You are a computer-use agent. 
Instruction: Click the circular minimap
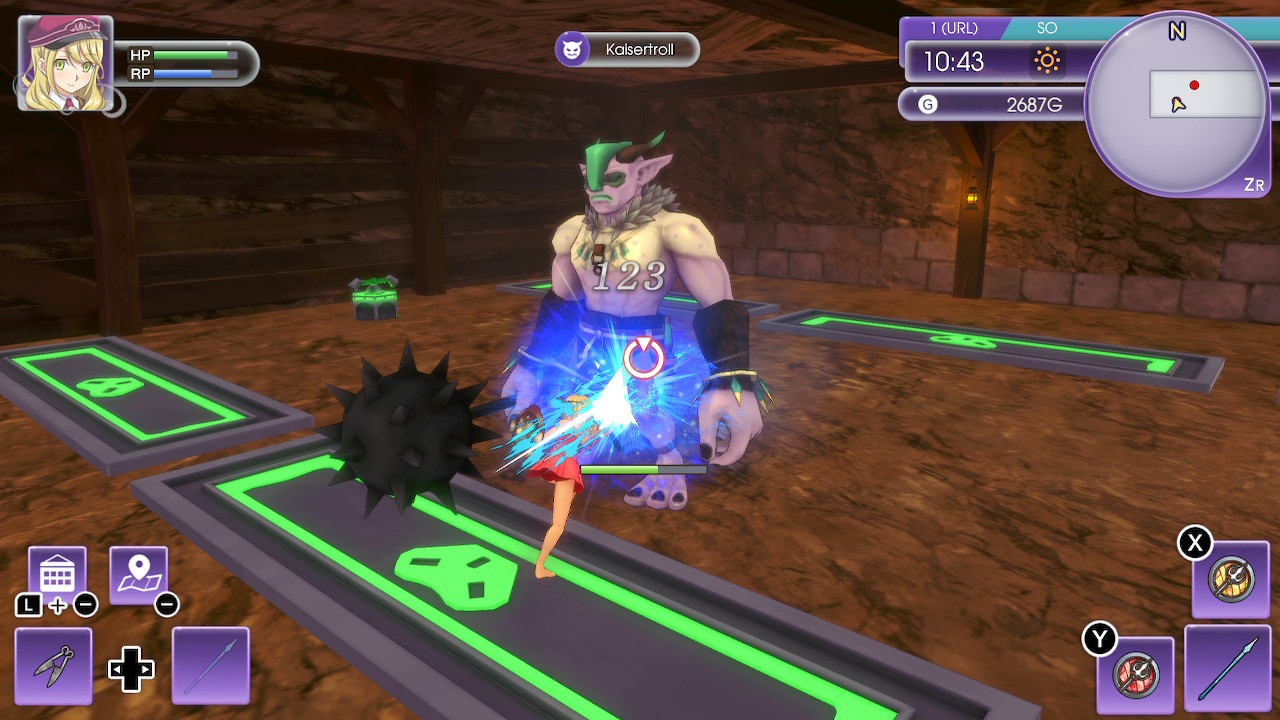click(1176, 104)
